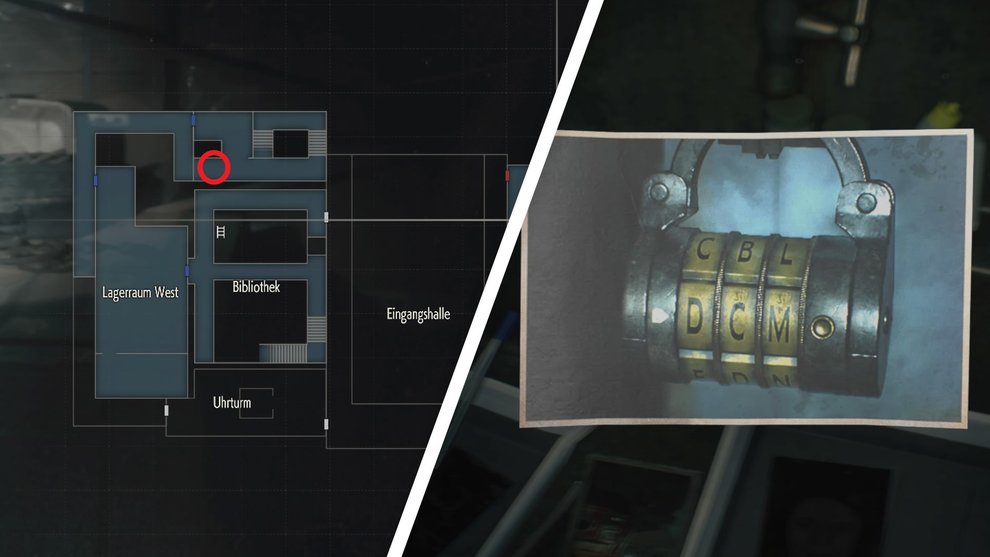Select the ladder icon on the map
The height and width of the screenshot is (557, 990).
click(x=220, y=232)
